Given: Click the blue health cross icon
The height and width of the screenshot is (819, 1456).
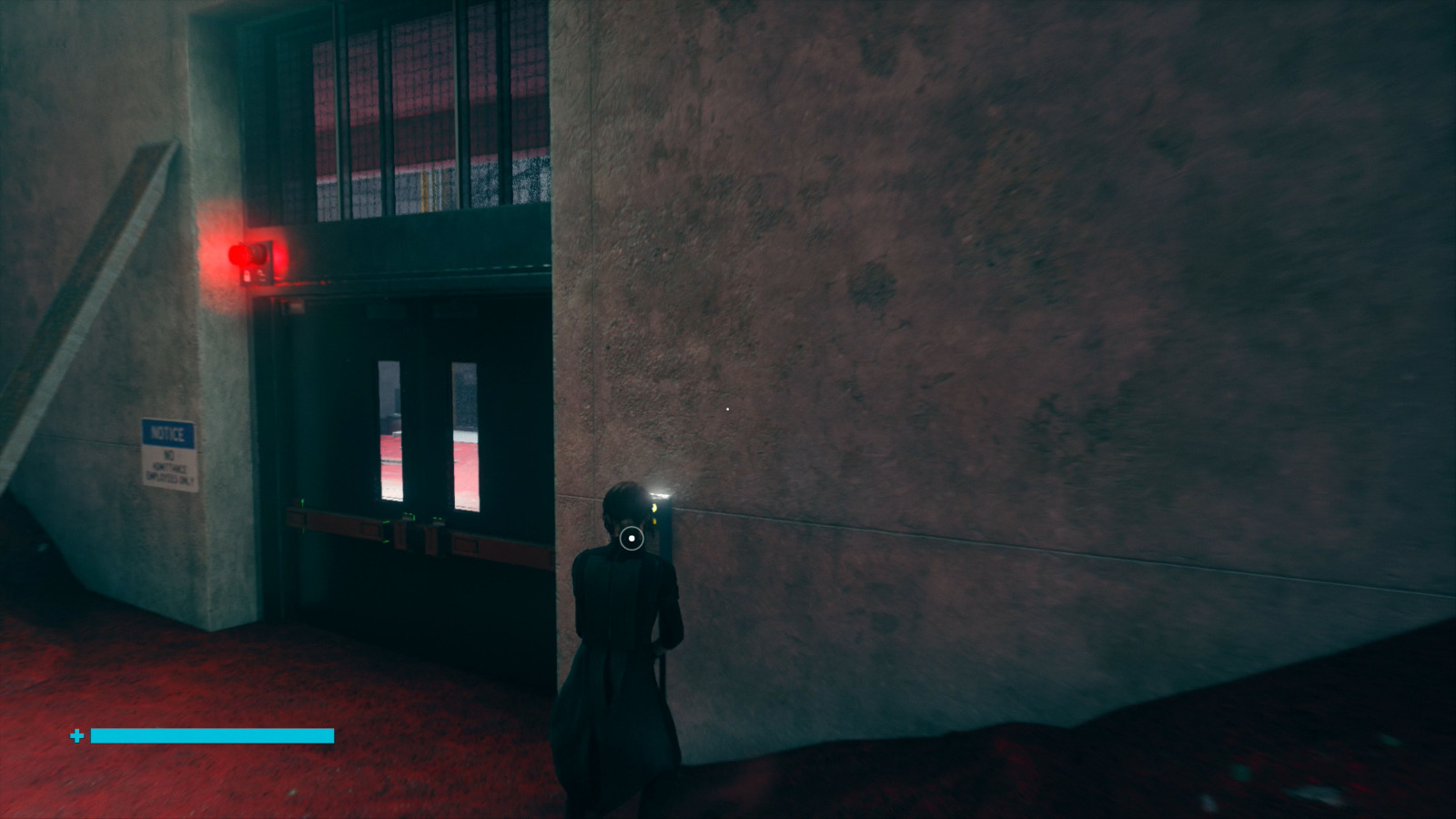Looking at the screenshot, I should point(76,735).
